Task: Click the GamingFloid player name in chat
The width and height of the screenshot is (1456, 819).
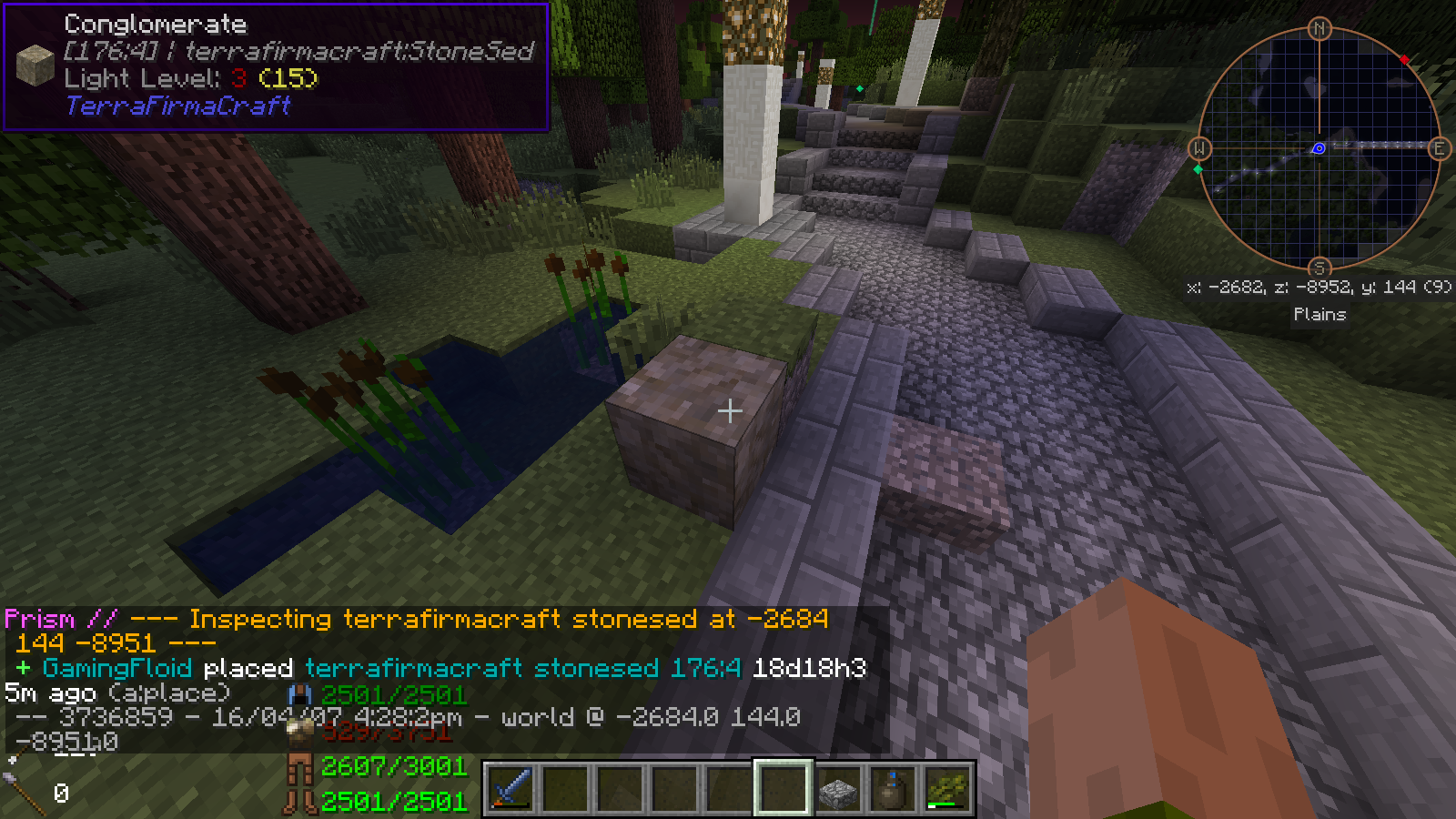Action: coord(117,668)
